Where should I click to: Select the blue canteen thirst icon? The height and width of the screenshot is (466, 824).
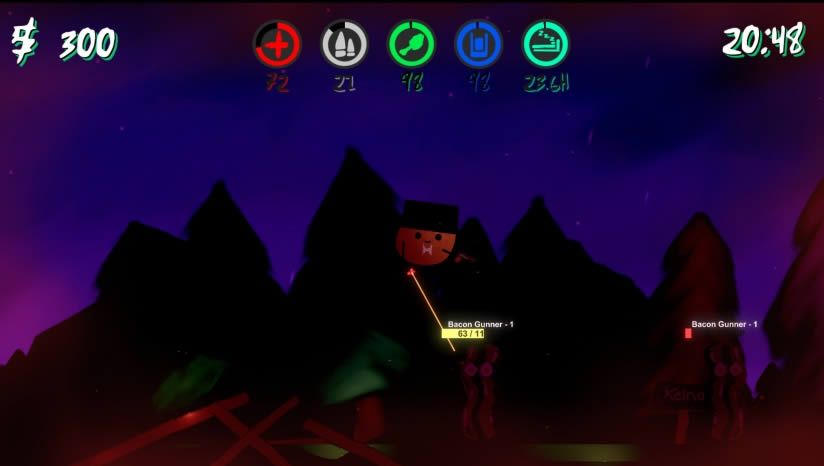point(479,45)
